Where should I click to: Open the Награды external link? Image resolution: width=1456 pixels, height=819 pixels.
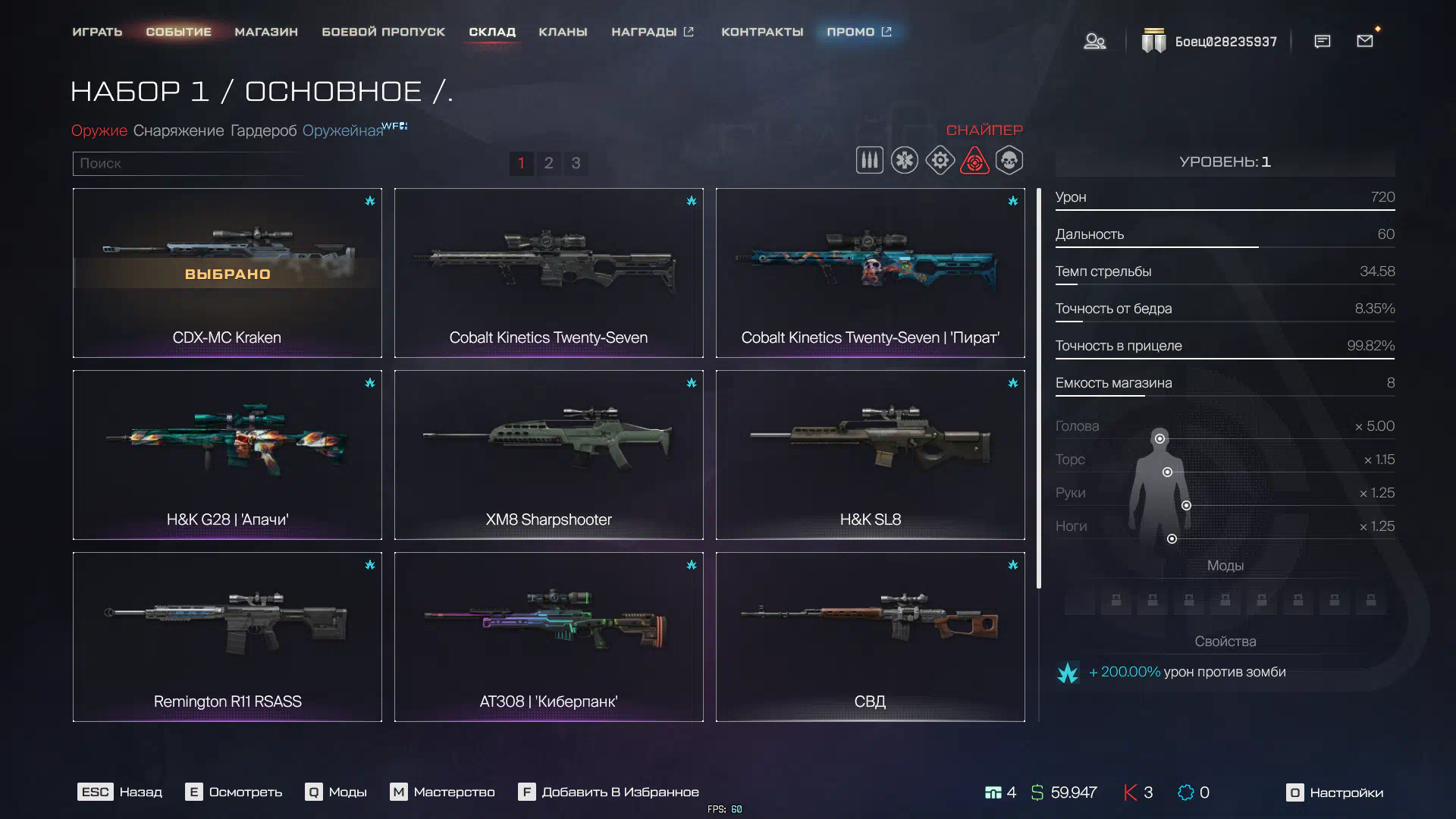click(x=652, y=32)
